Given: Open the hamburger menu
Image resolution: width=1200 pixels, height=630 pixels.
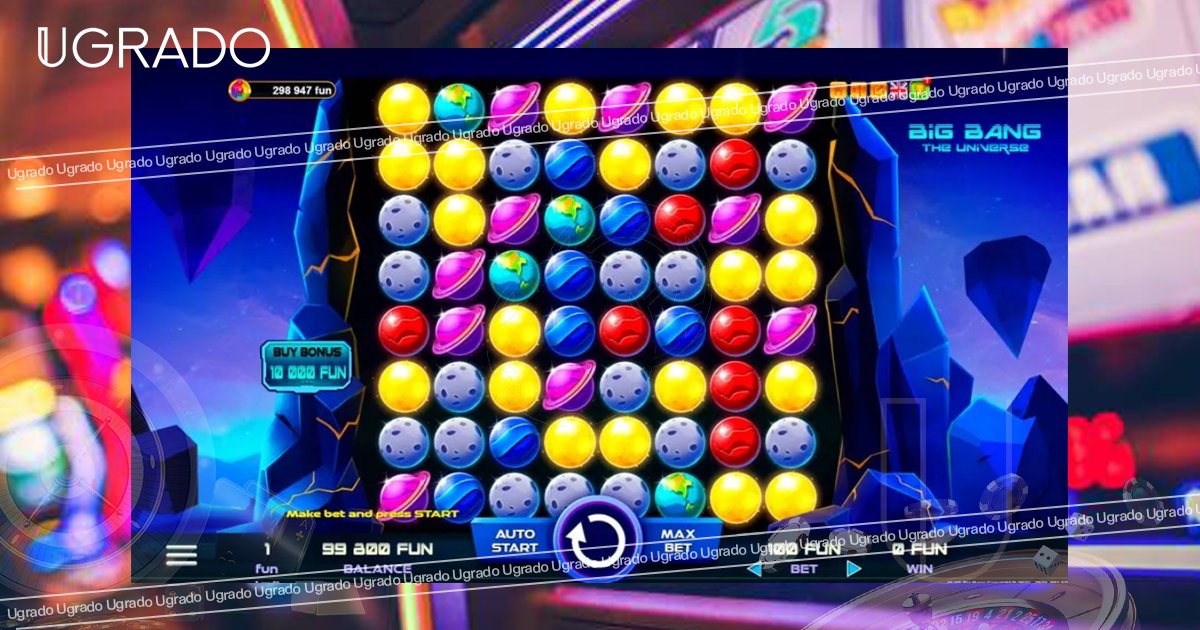Looking at the screenshot, I should click(181, 555).
